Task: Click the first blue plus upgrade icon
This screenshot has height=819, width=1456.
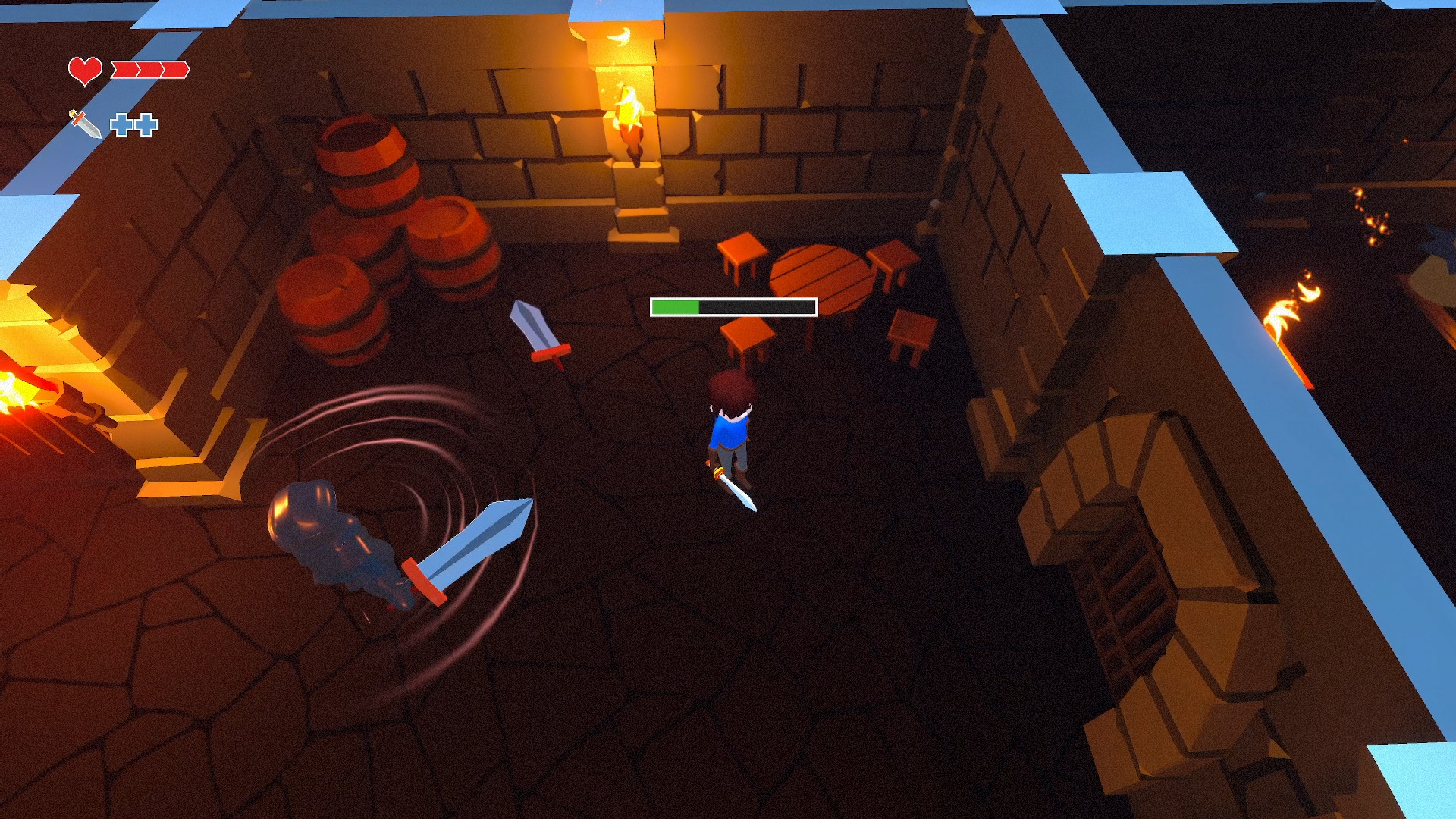Action: [123, 123]
